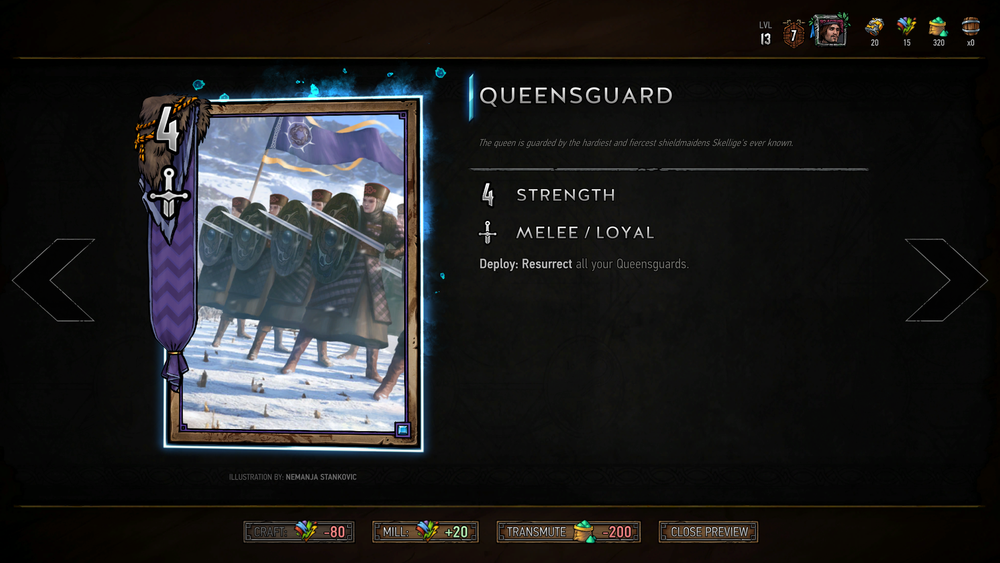1000x563 pixels.
Task: Click the scraps currency icon
Action: click(x=906, y=27)
